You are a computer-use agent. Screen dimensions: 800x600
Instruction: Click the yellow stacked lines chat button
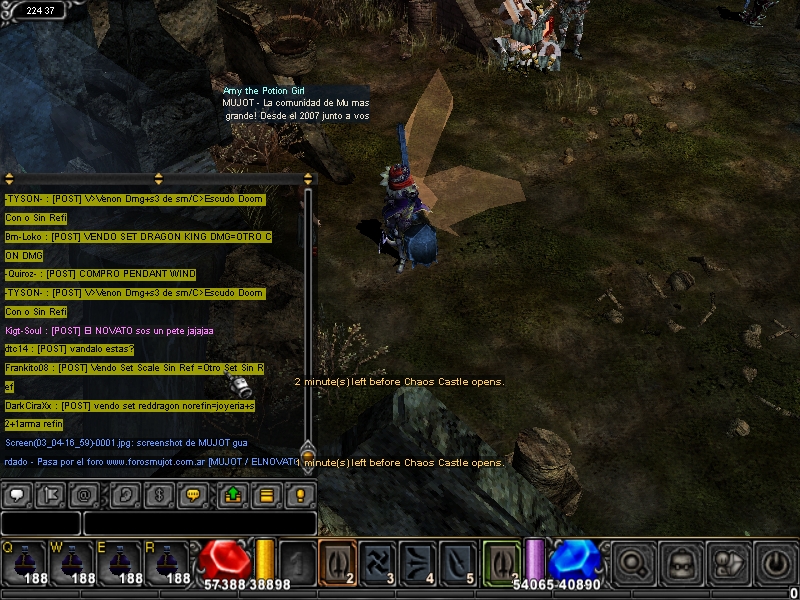[266, 494]
